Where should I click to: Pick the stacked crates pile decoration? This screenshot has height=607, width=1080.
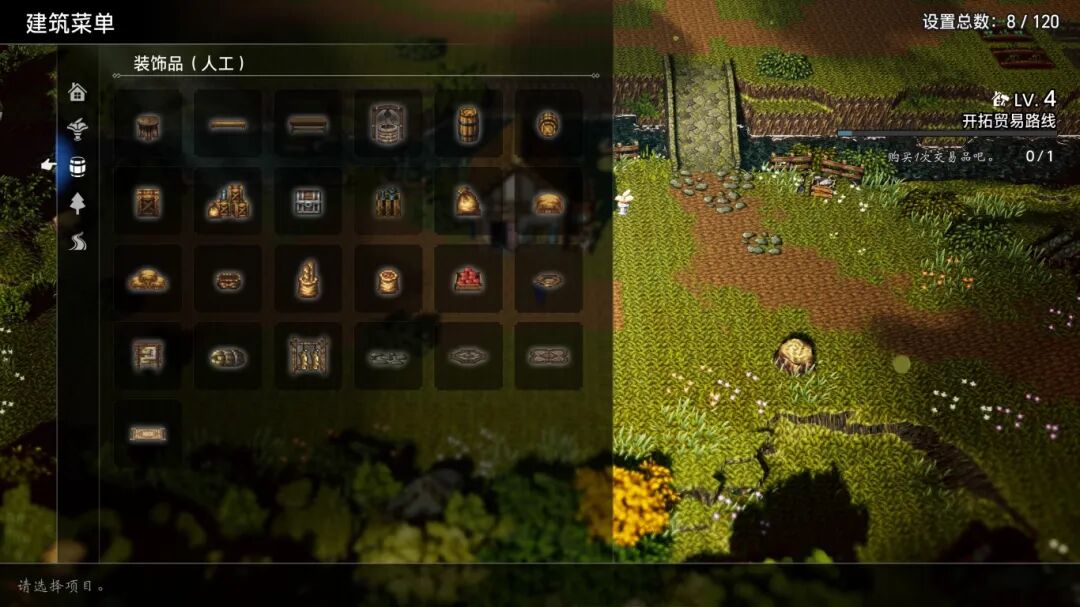pyautogui.click(x=228, y=202)
